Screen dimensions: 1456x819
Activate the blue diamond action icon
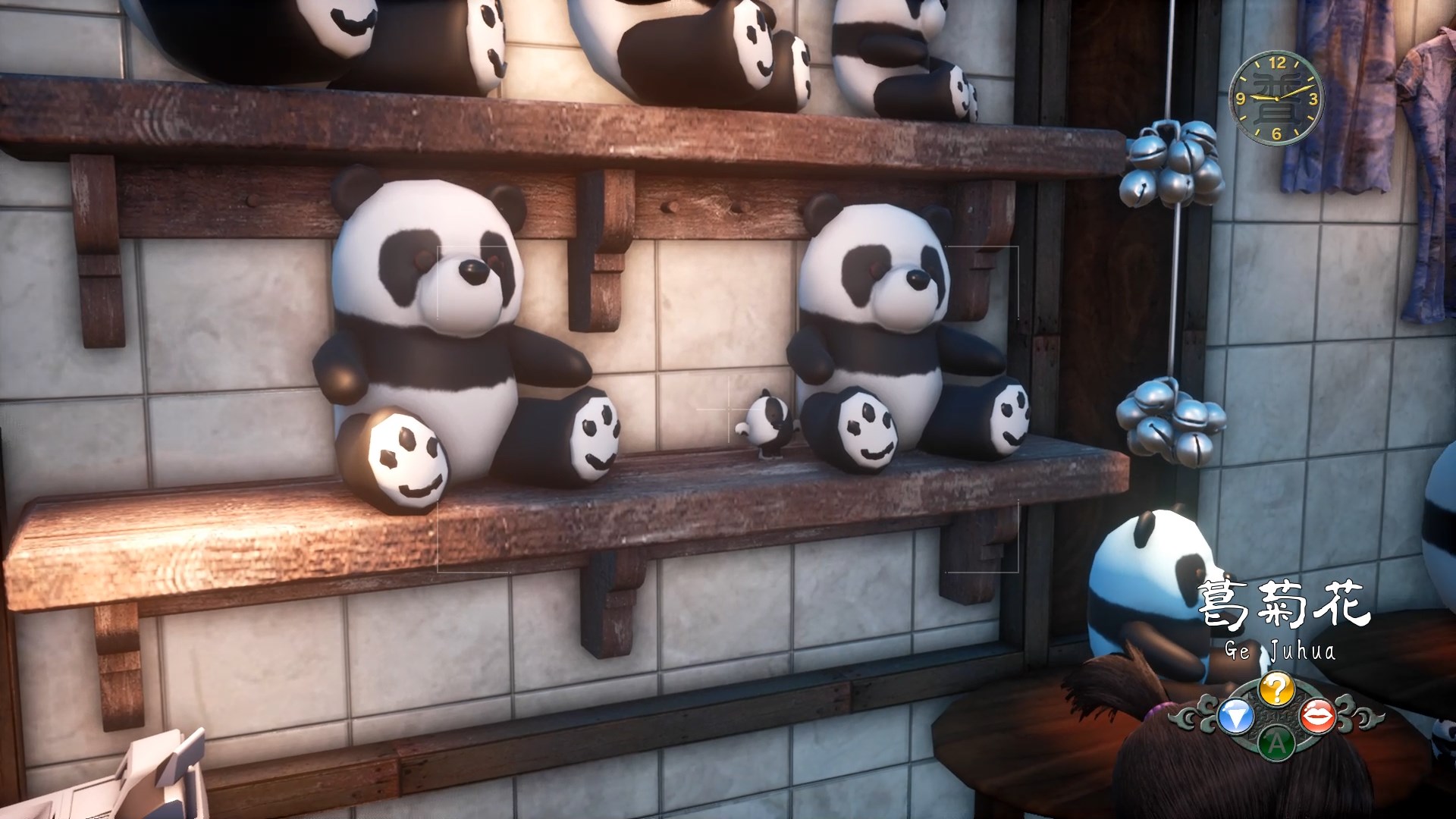(x=1235, y=717)
